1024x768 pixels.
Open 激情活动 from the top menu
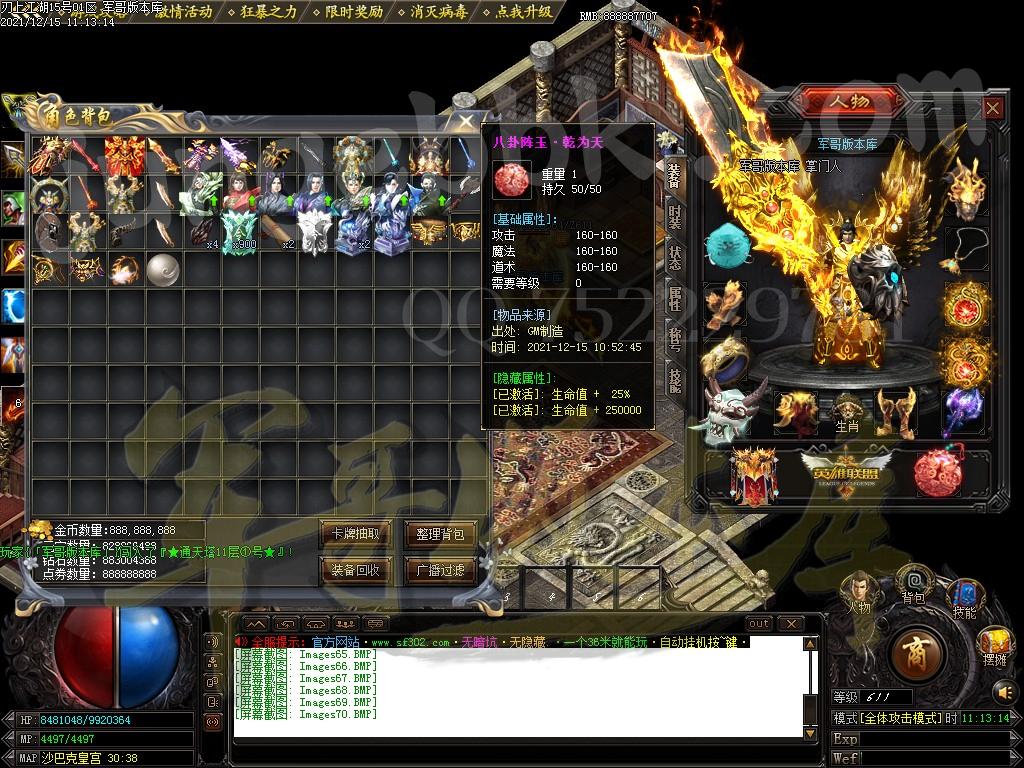coord(183,12)
